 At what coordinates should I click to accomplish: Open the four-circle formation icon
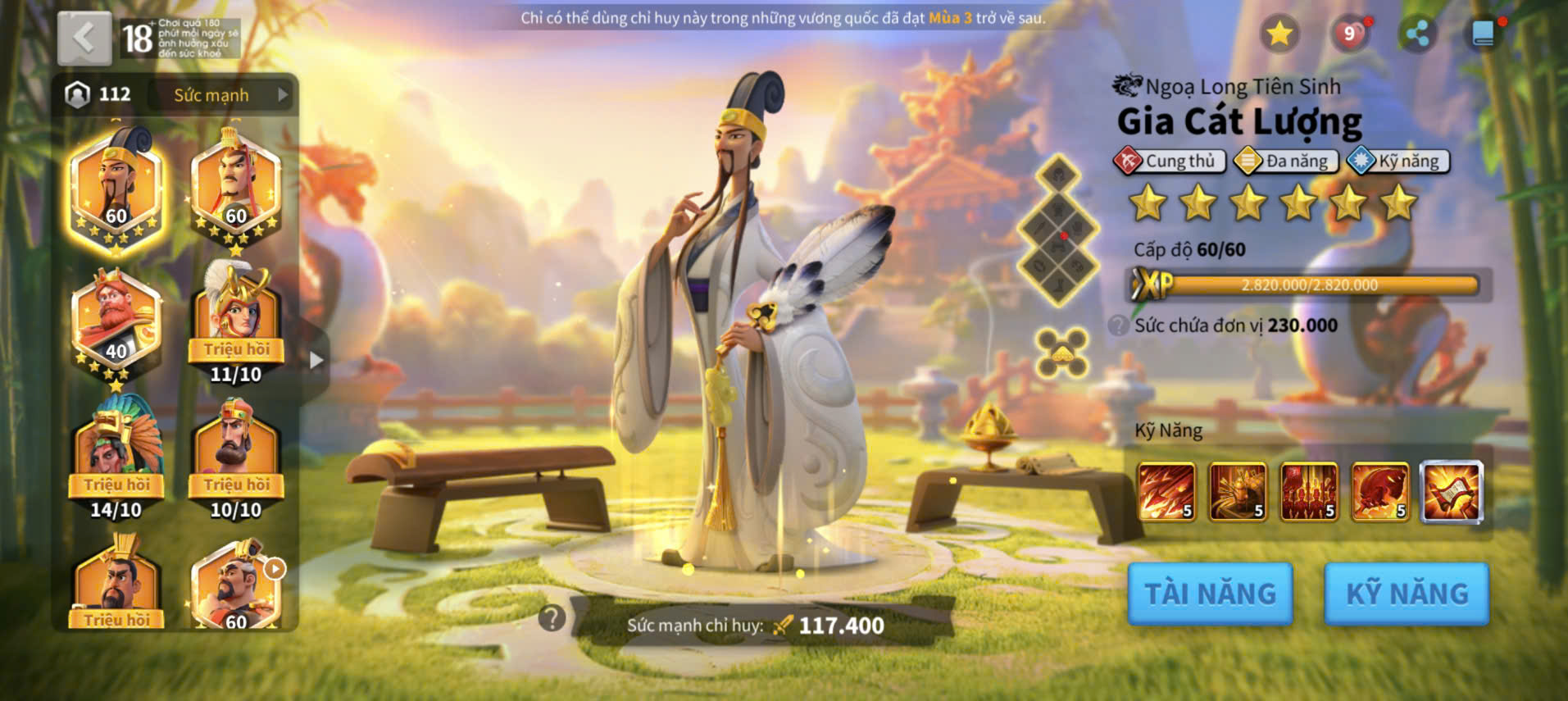[x=1061, y=353]
